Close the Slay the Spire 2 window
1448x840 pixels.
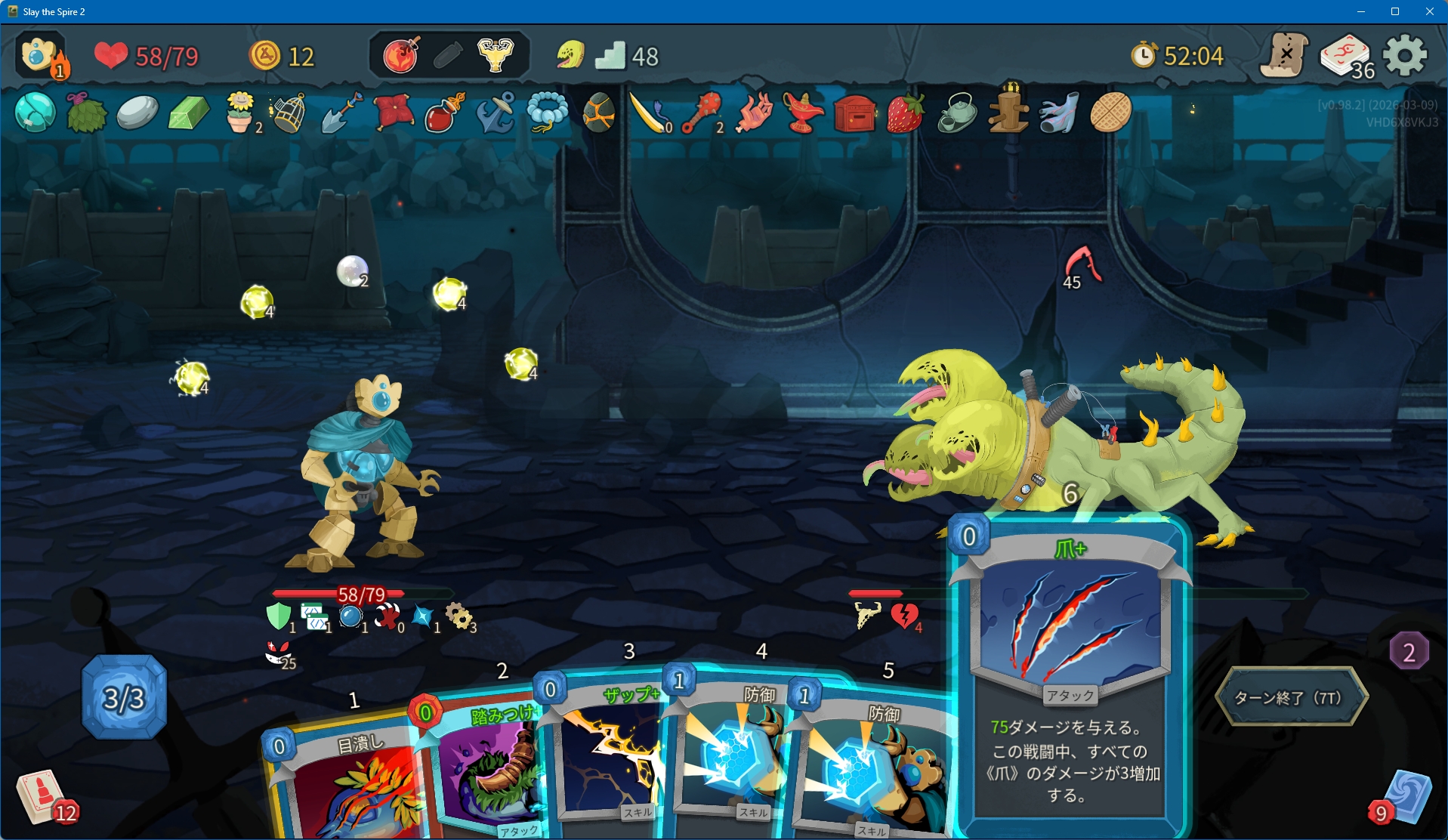[x=1429, y=11]
